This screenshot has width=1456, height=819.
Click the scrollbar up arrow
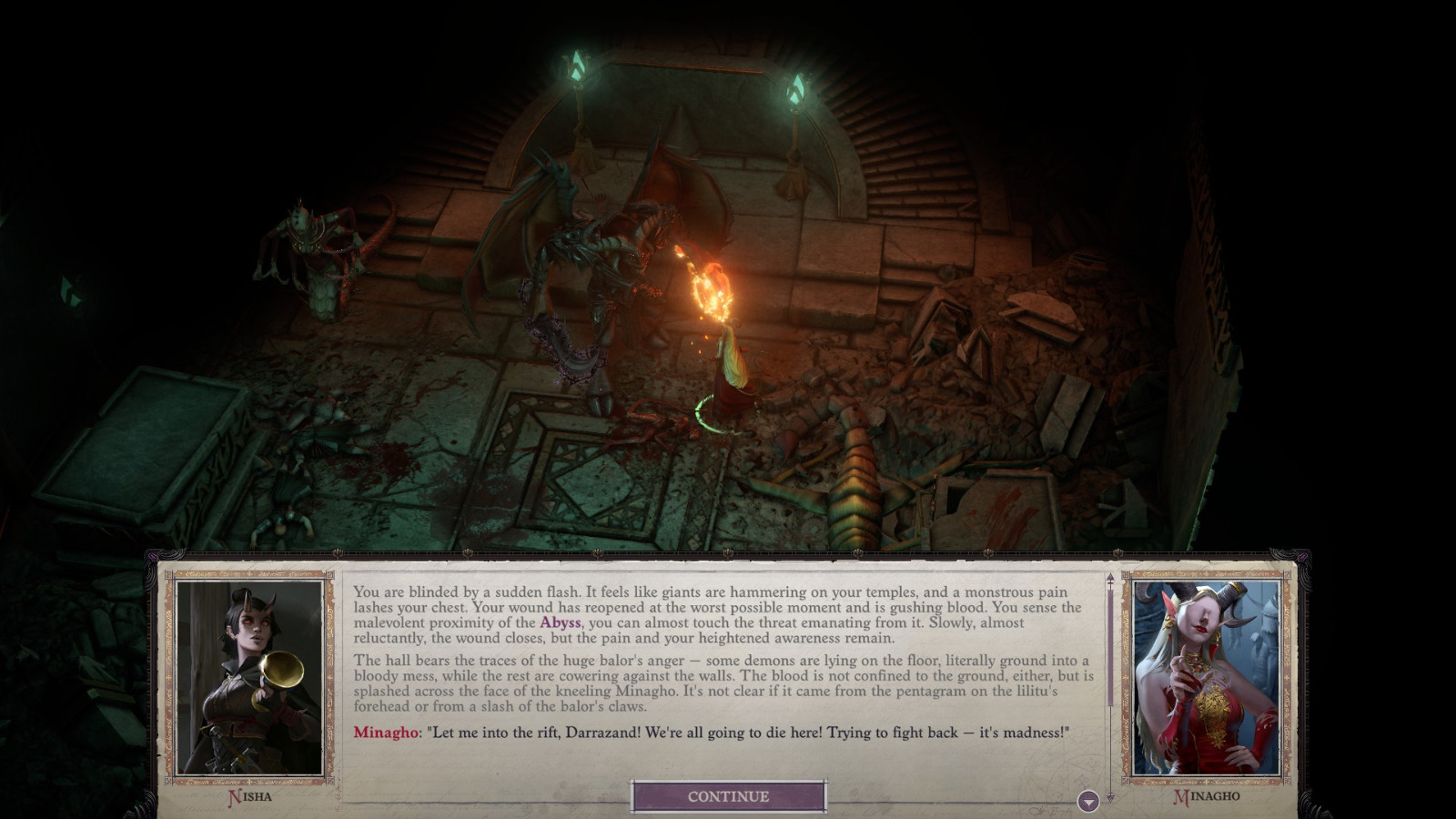1108,577
